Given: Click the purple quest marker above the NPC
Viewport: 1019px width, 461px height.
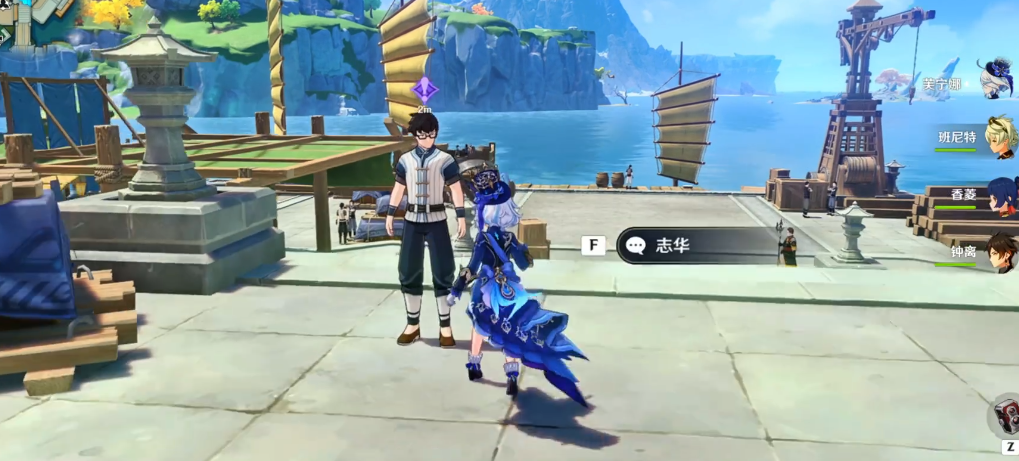Looking at the screenshot, I should (424, 89).
